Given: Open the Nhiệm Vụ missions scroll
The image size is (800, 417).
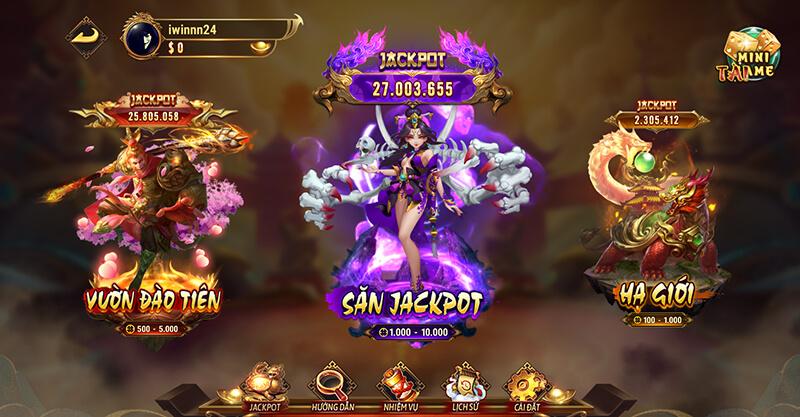Looking at the screenshot, I should [x=397, y=385].
